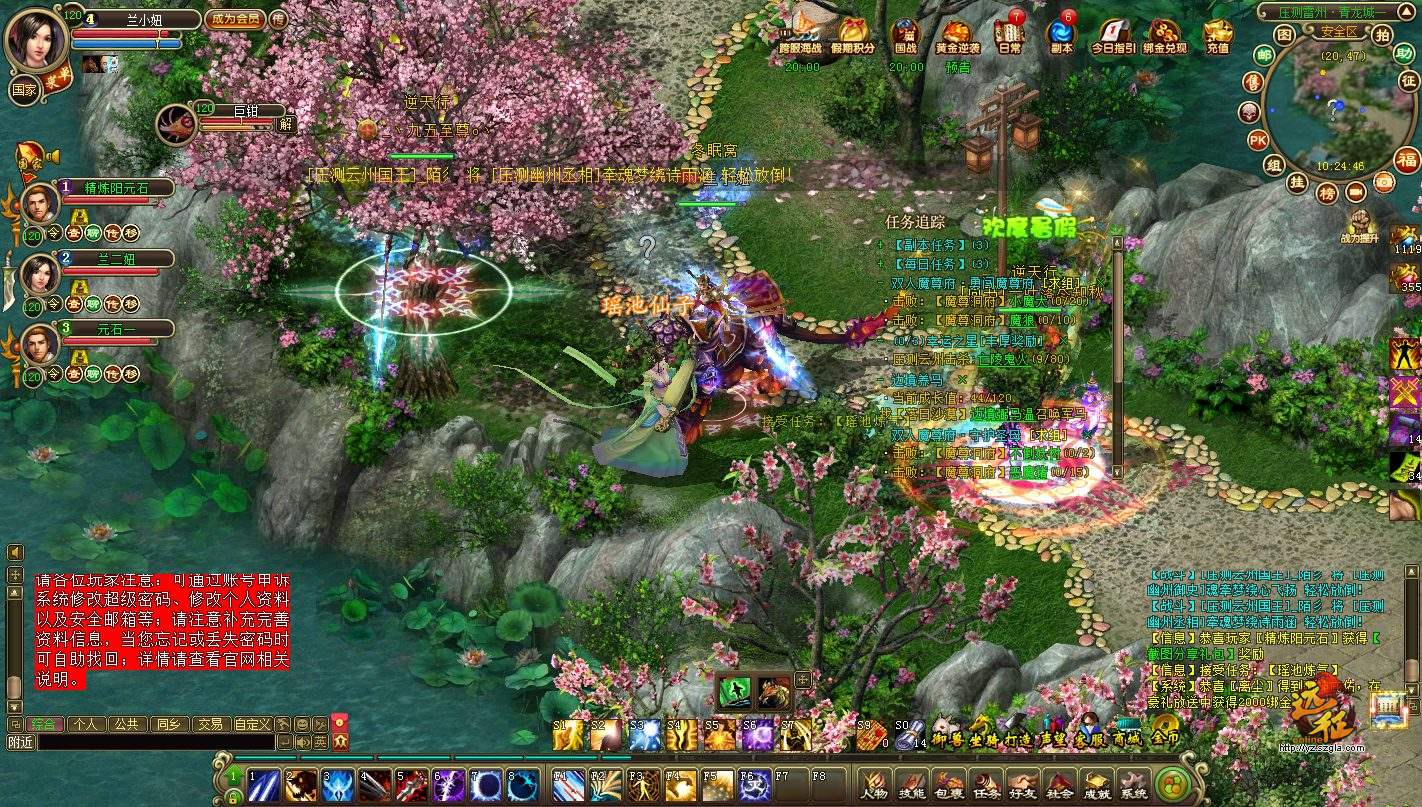1422x807 pixels.
Task: Open the 坐骑 mount menu
Action: point(983,739)
